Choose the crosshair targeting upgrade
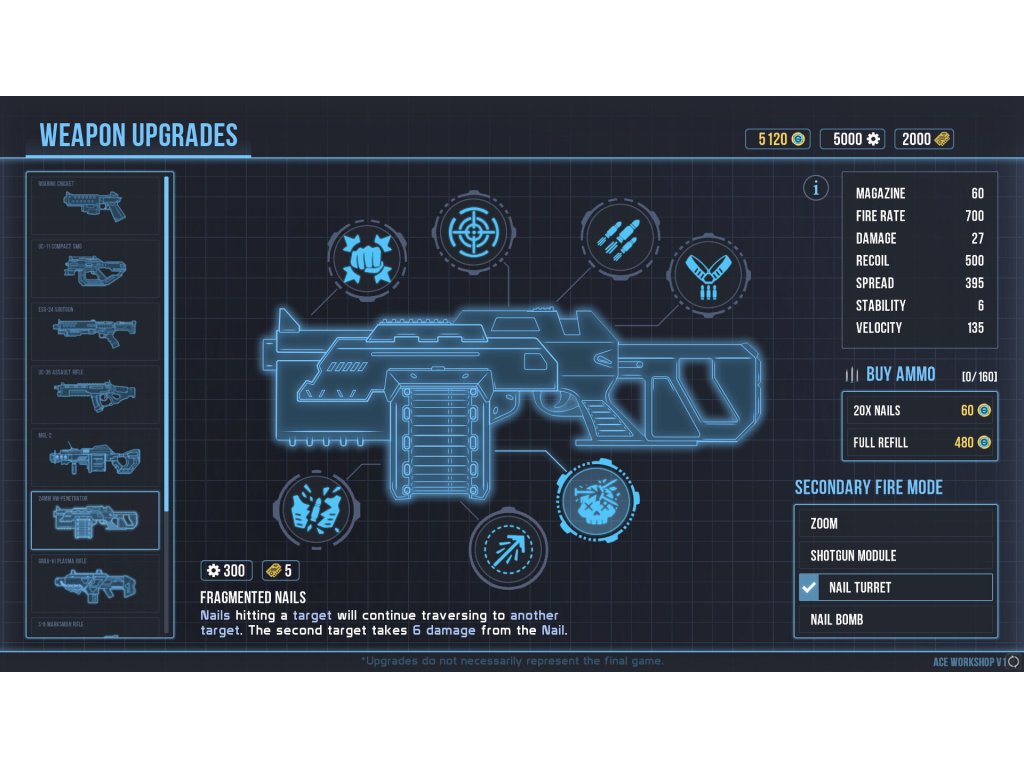The image size is (1024, 768). pos(471,230)
